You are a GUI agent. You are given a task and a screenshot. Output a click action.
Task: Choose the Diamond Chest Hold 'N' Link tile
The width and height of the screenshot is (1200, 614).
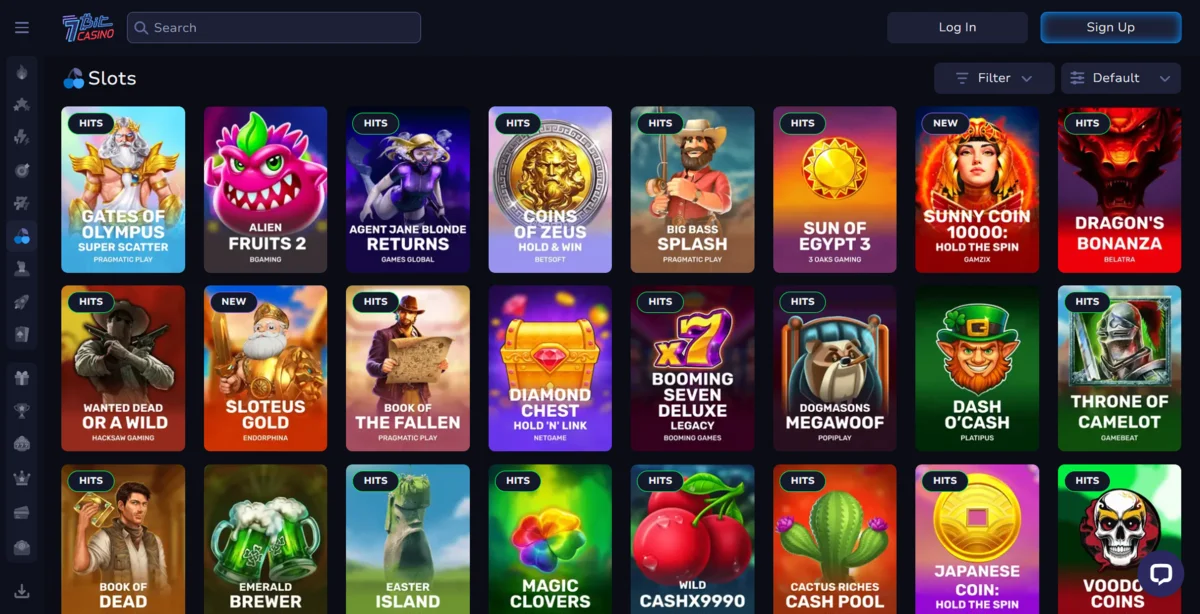[x=550, y=368]
